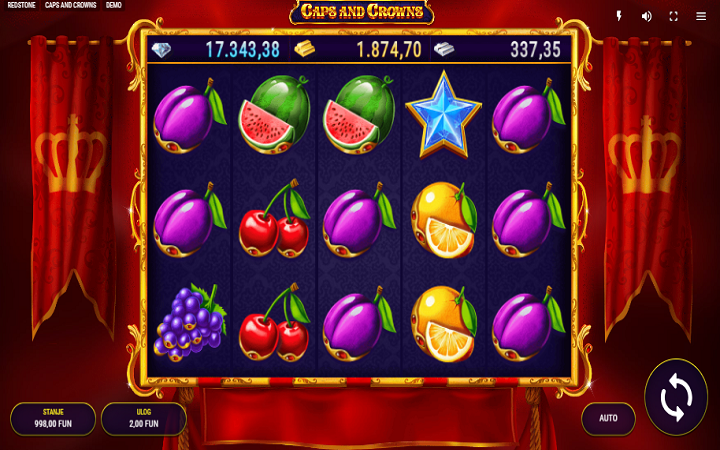Spin the reels with the circular arrows button
The width and height of the screenshot is (720, 450).
point(676,398)
